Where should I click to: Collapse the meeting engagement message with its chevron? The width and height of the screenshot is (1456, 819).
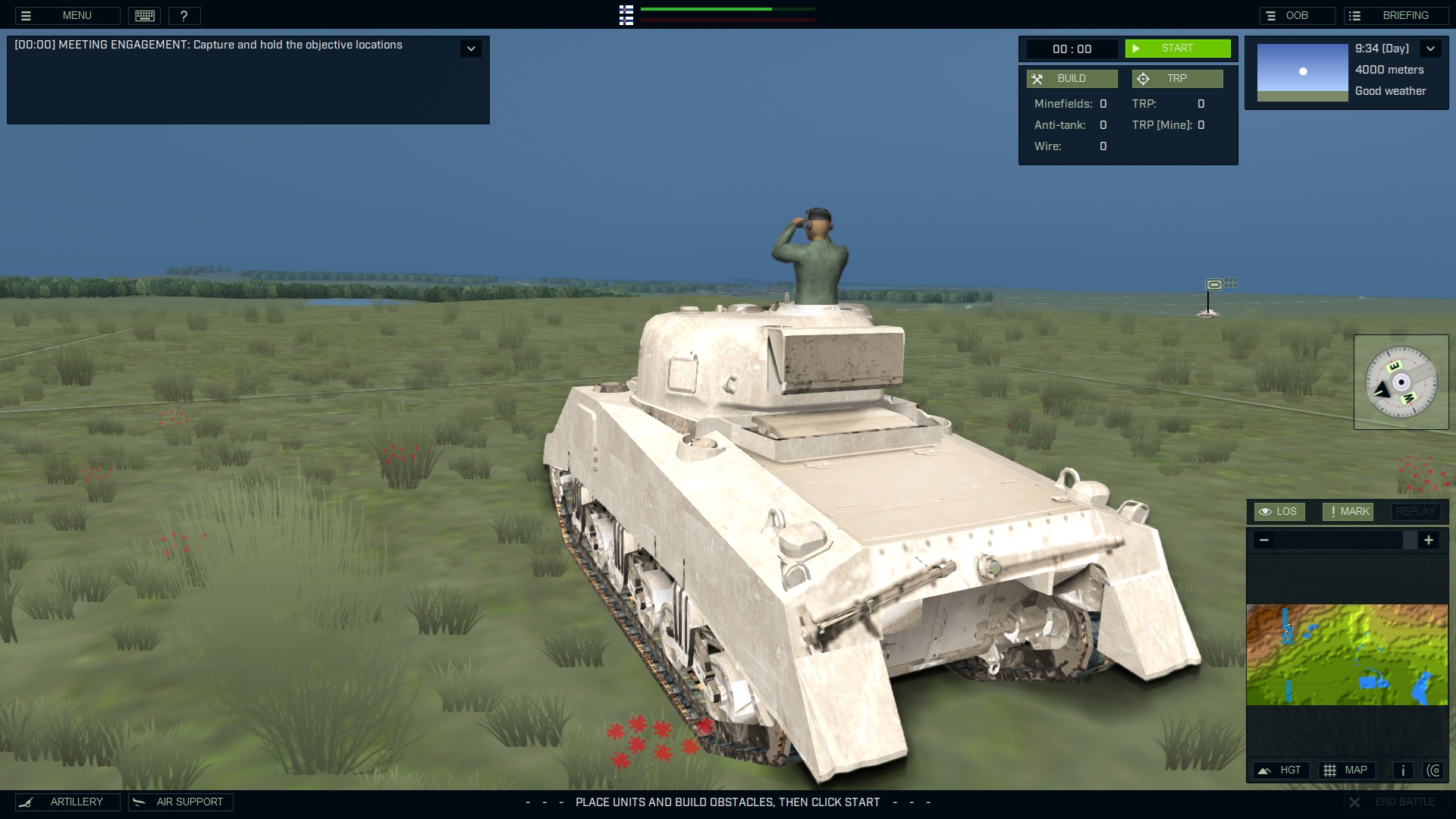point(471,48)
